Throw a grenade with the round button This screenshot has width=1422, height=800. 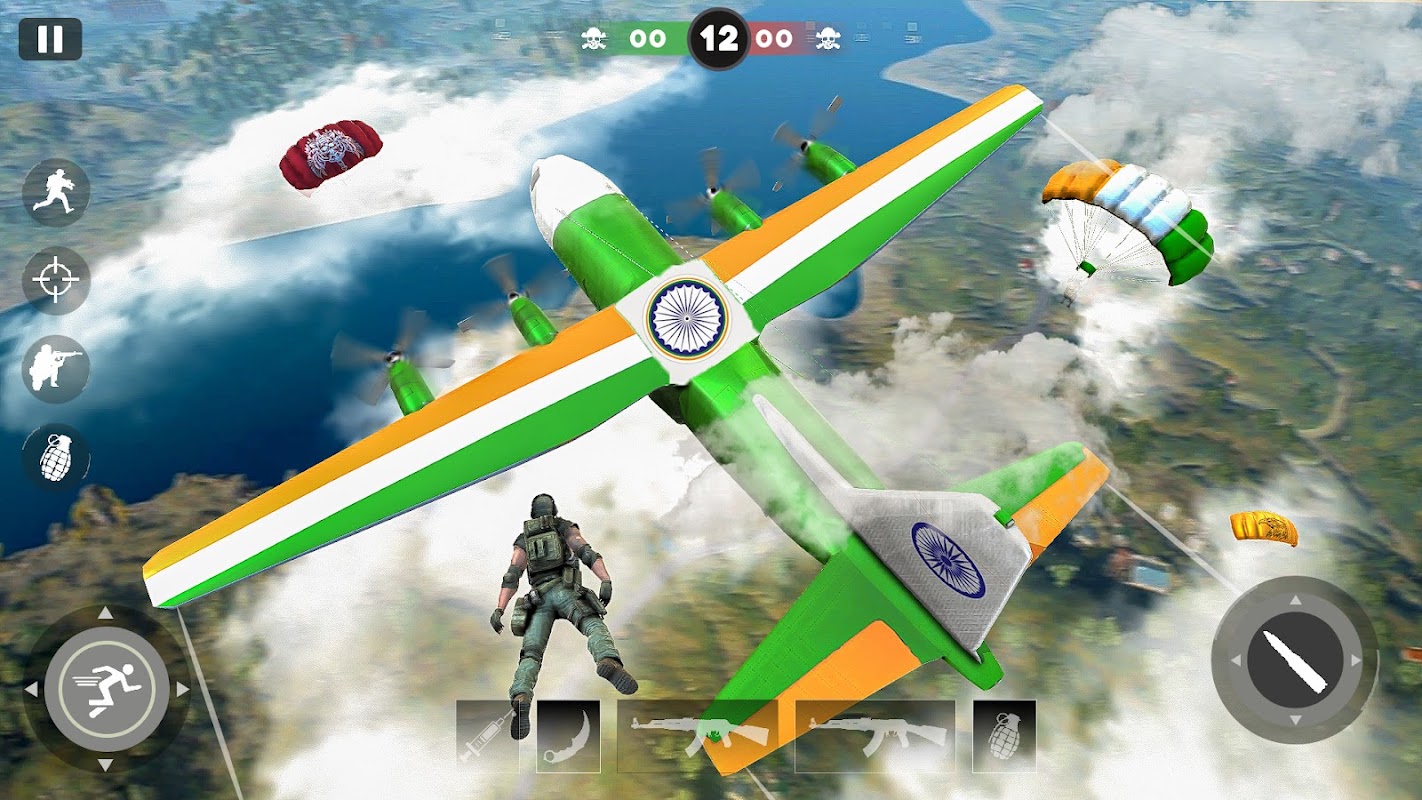56,458
